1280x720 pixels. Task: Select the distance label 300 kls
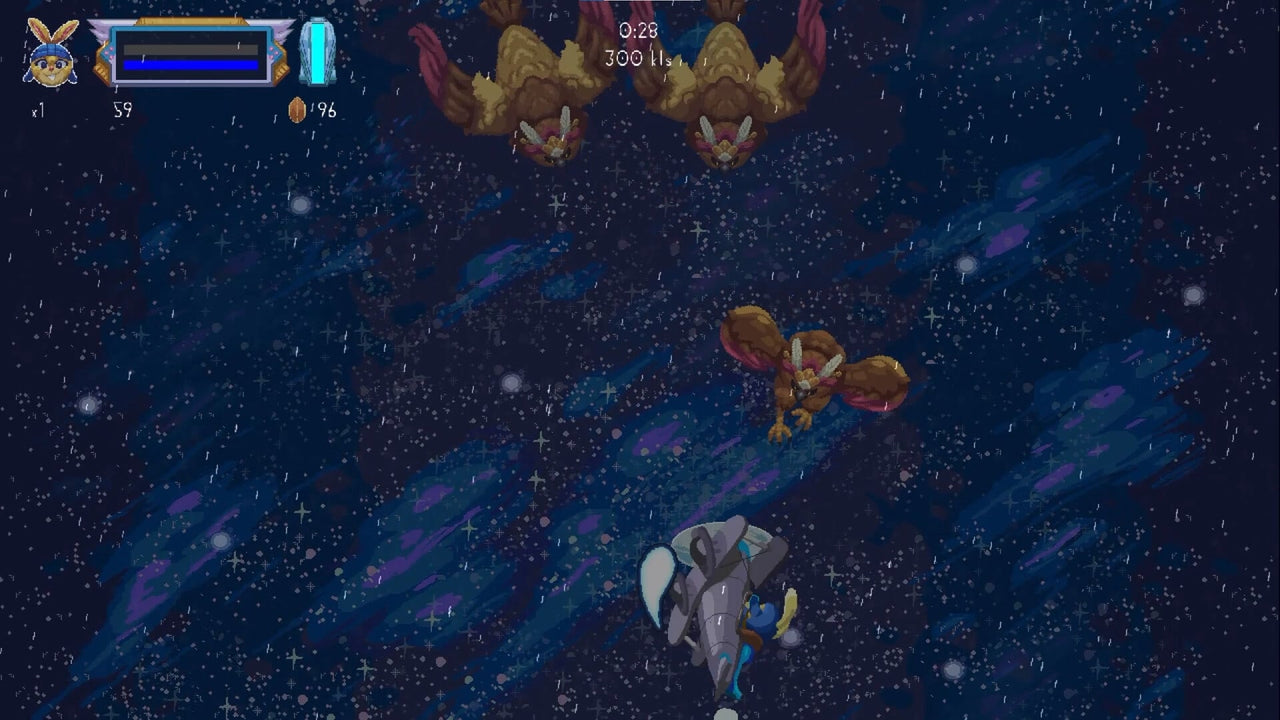click(637, 58)
